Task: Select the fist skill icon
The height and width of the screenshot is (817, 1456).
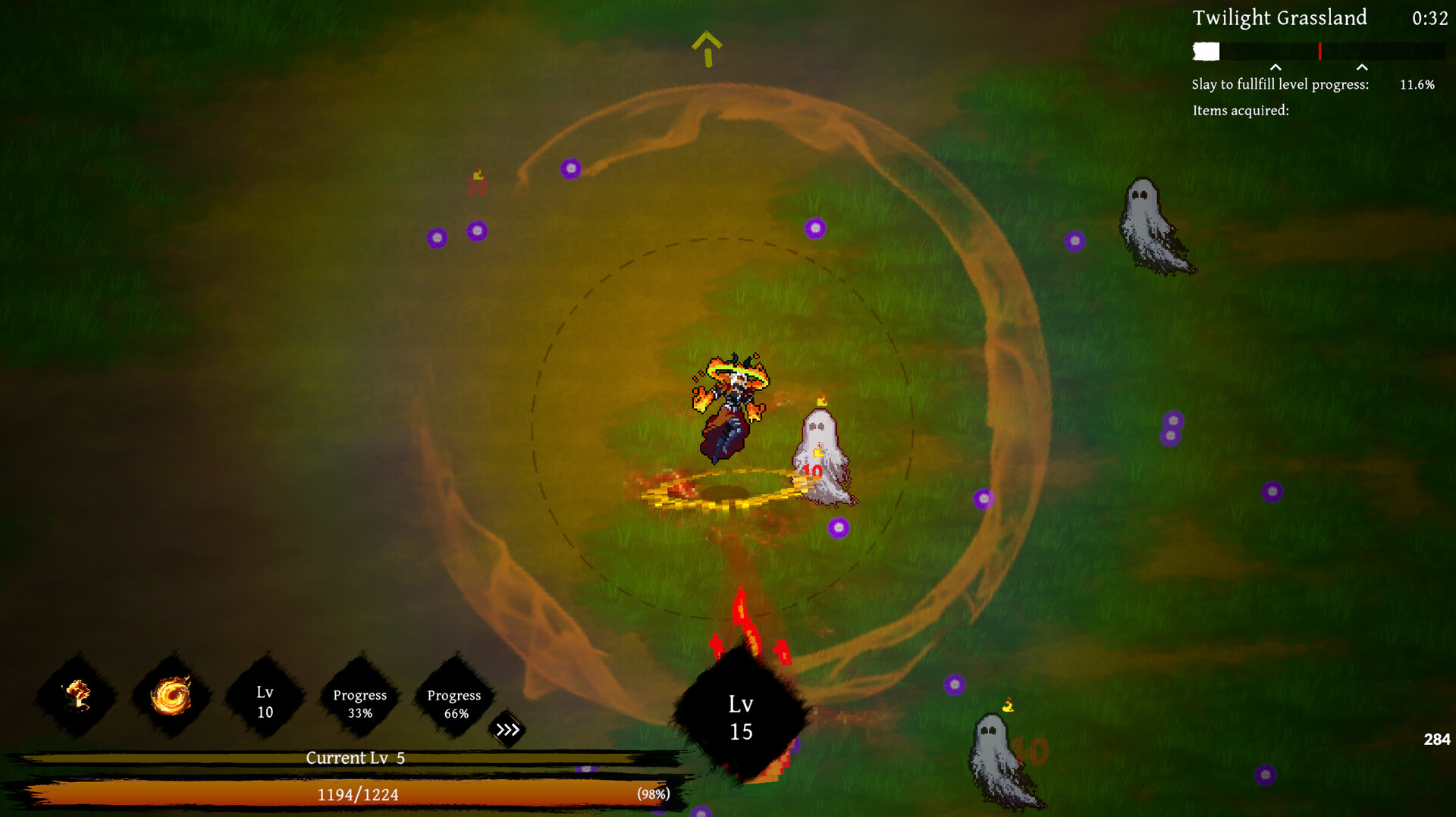Action: [x=77, y=696]
